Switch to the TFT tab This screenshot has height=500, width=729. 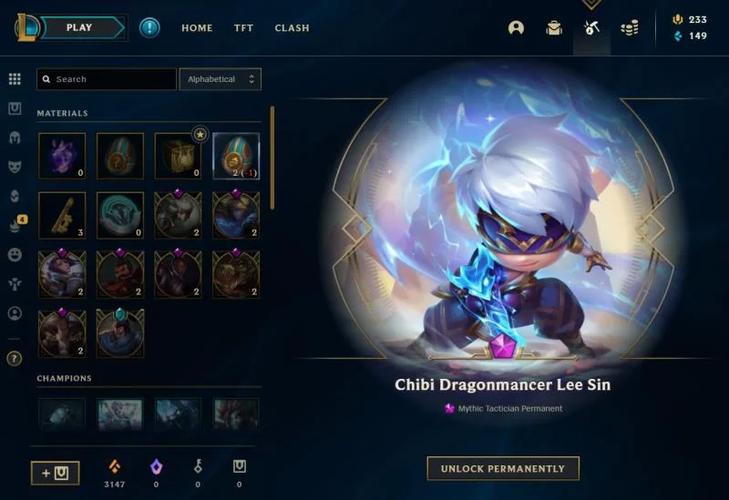[243, 28]
